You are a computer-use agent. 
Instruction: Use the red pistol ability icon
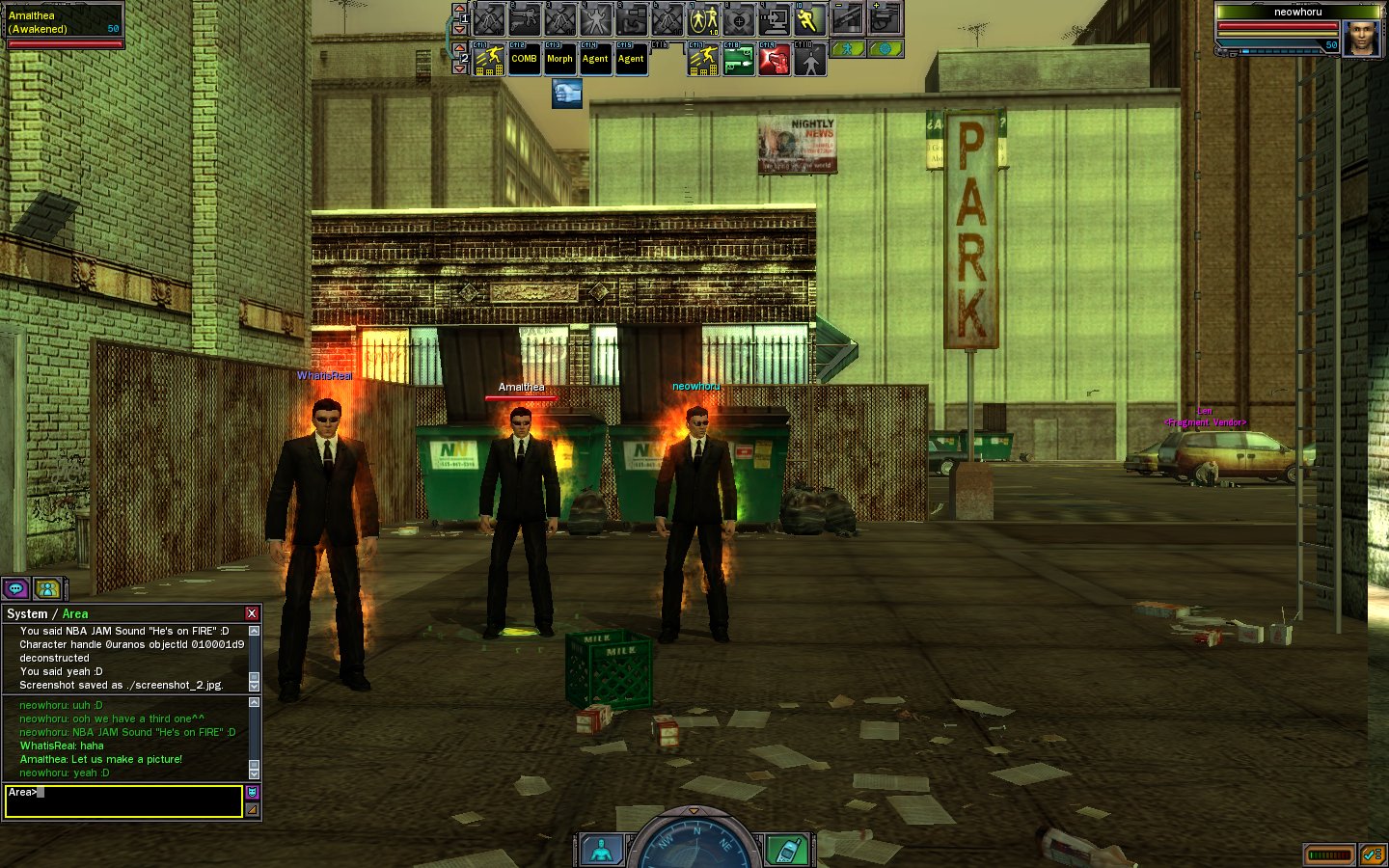tap(775, 60)
